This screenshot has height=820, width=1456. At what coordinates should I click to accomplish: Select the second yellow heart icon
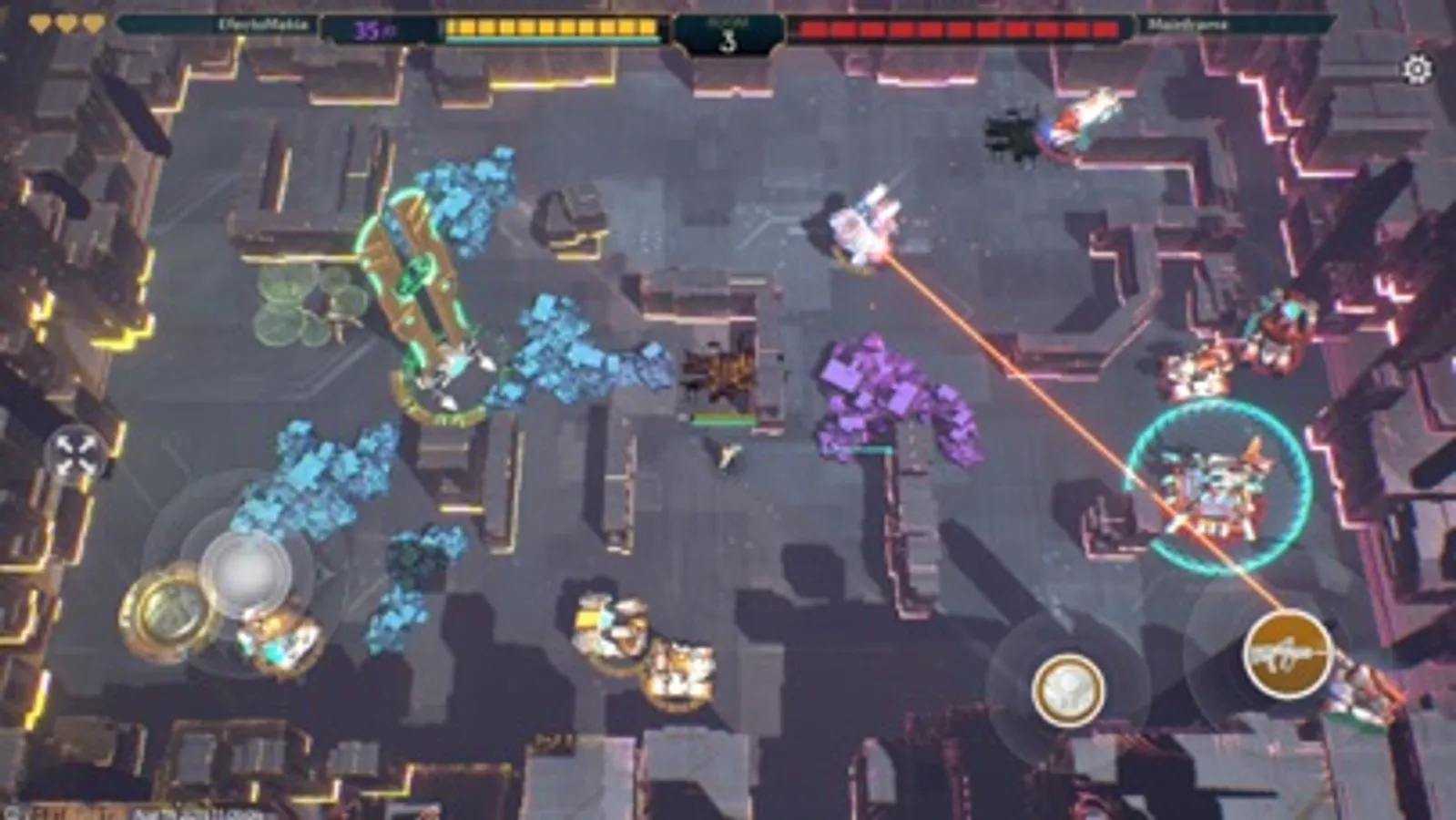click(65, 24)
